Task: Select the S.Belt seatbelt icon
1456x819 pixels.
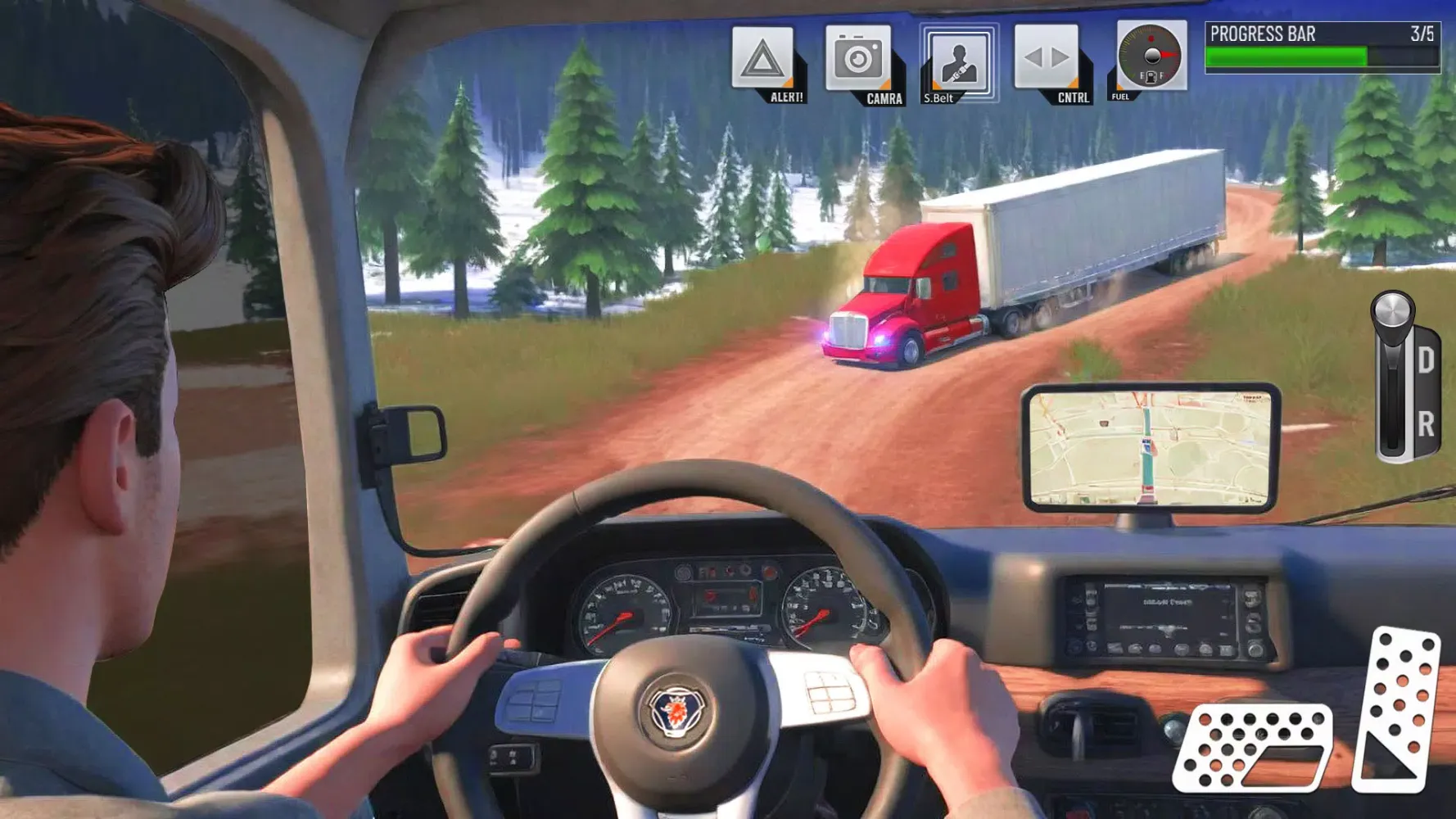Action: 959,61
